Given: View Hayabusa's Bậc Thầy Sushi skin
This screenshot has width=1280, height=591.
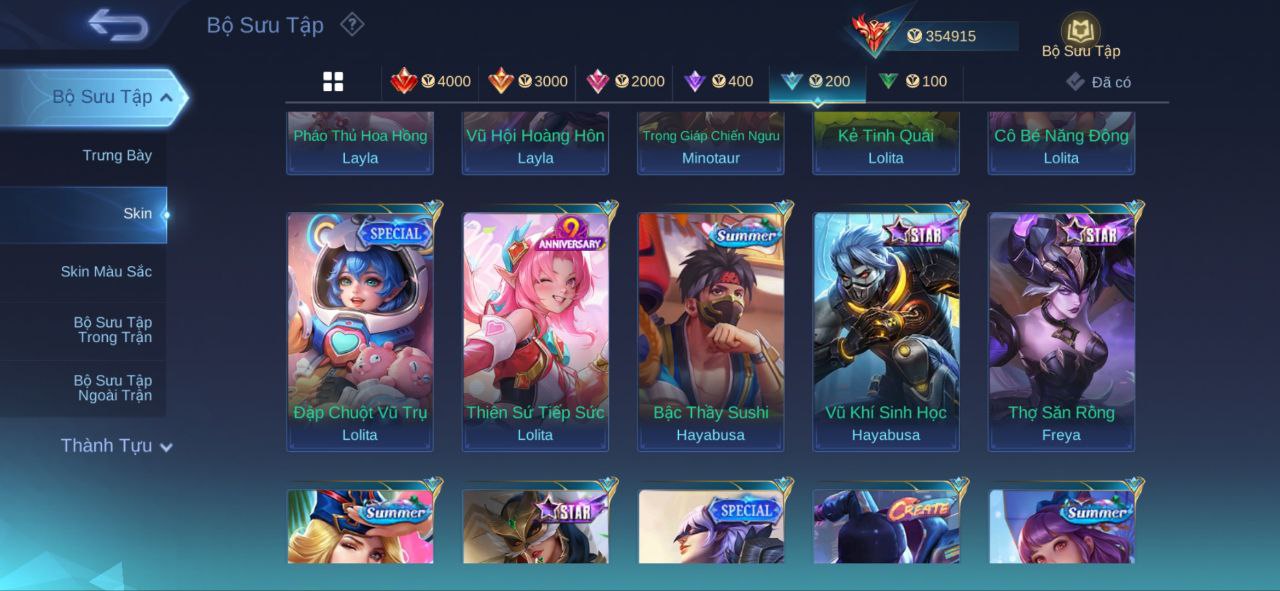Looking at the screenshot, I should 711,330.
